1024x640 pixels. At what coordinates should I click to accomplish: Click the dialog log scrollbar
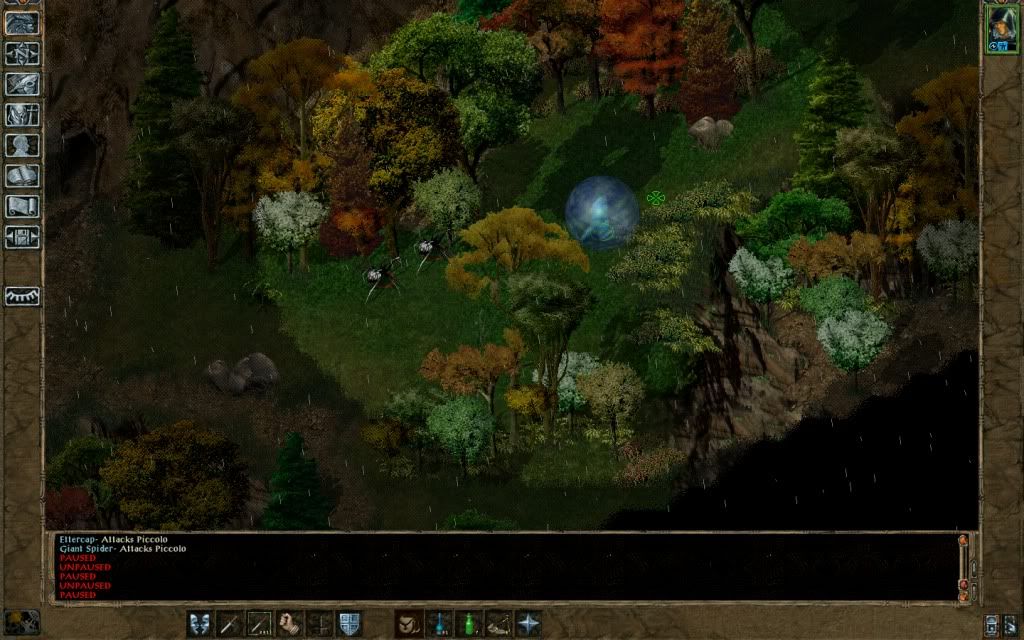tap(964, 566)
